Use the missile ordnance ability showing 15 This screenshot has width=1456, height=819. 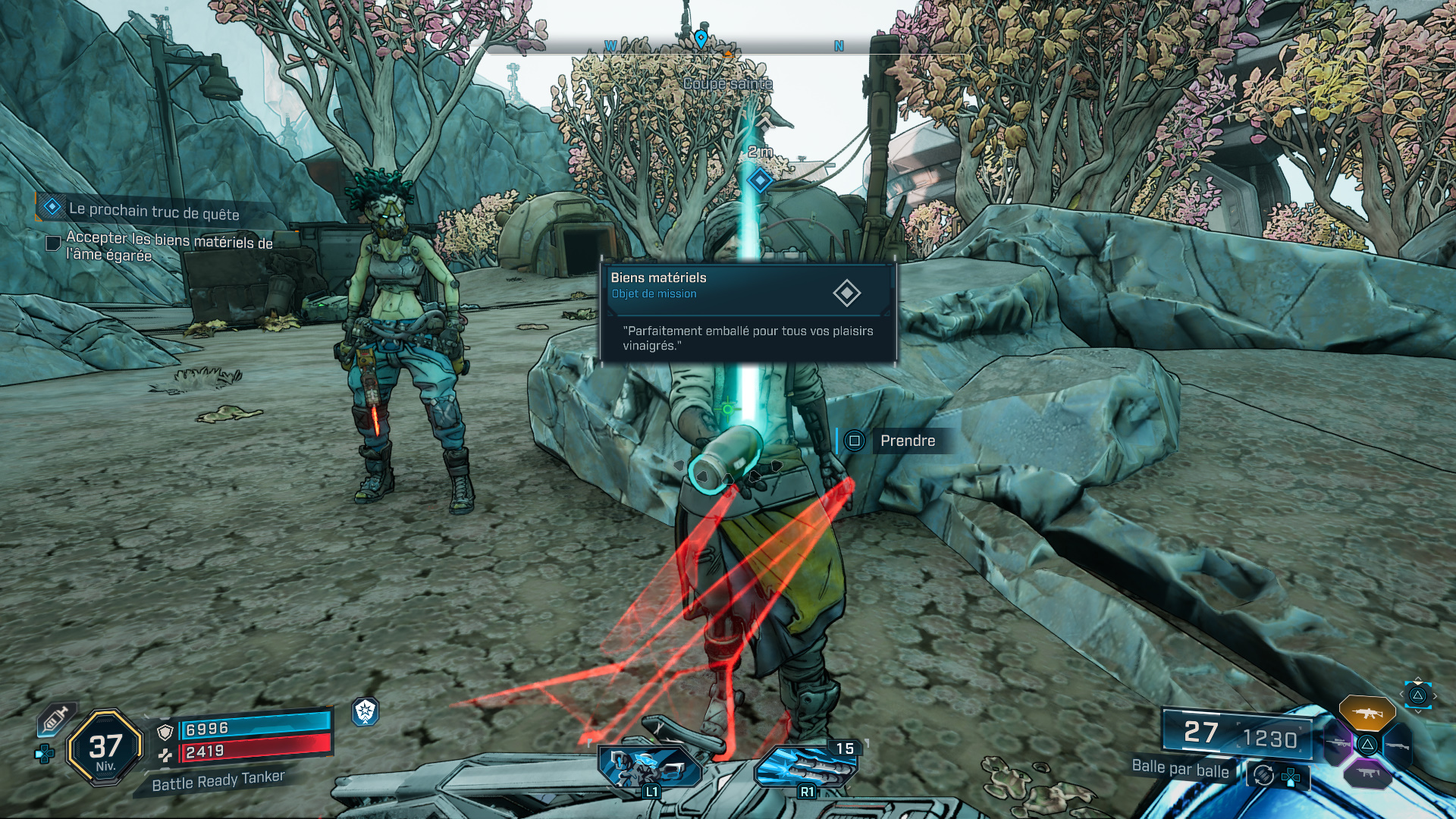[x=805, y=766]
